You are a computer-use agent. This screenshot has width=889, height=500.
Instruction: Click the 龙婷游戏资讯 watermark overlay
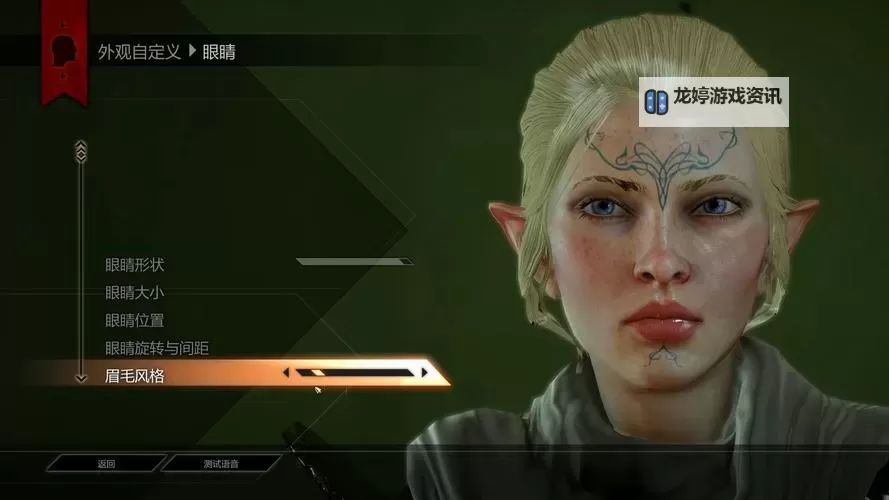(714, 100)
